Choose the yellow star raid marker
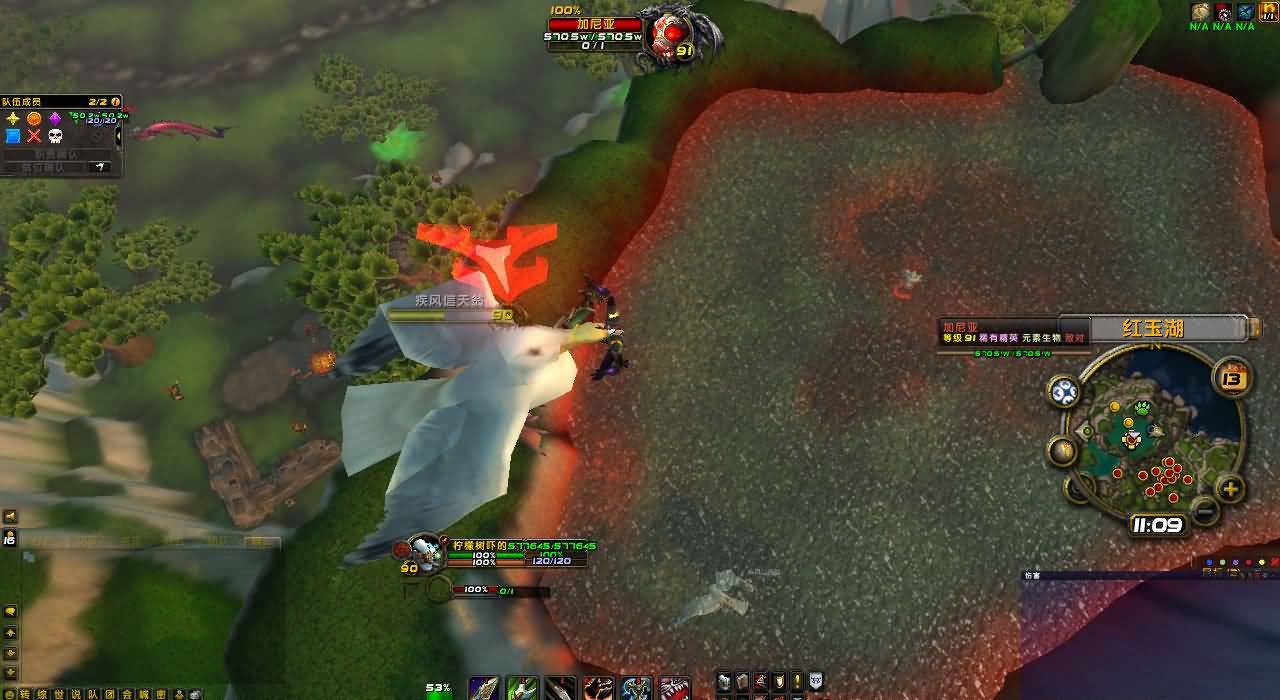 click(13, 119)
